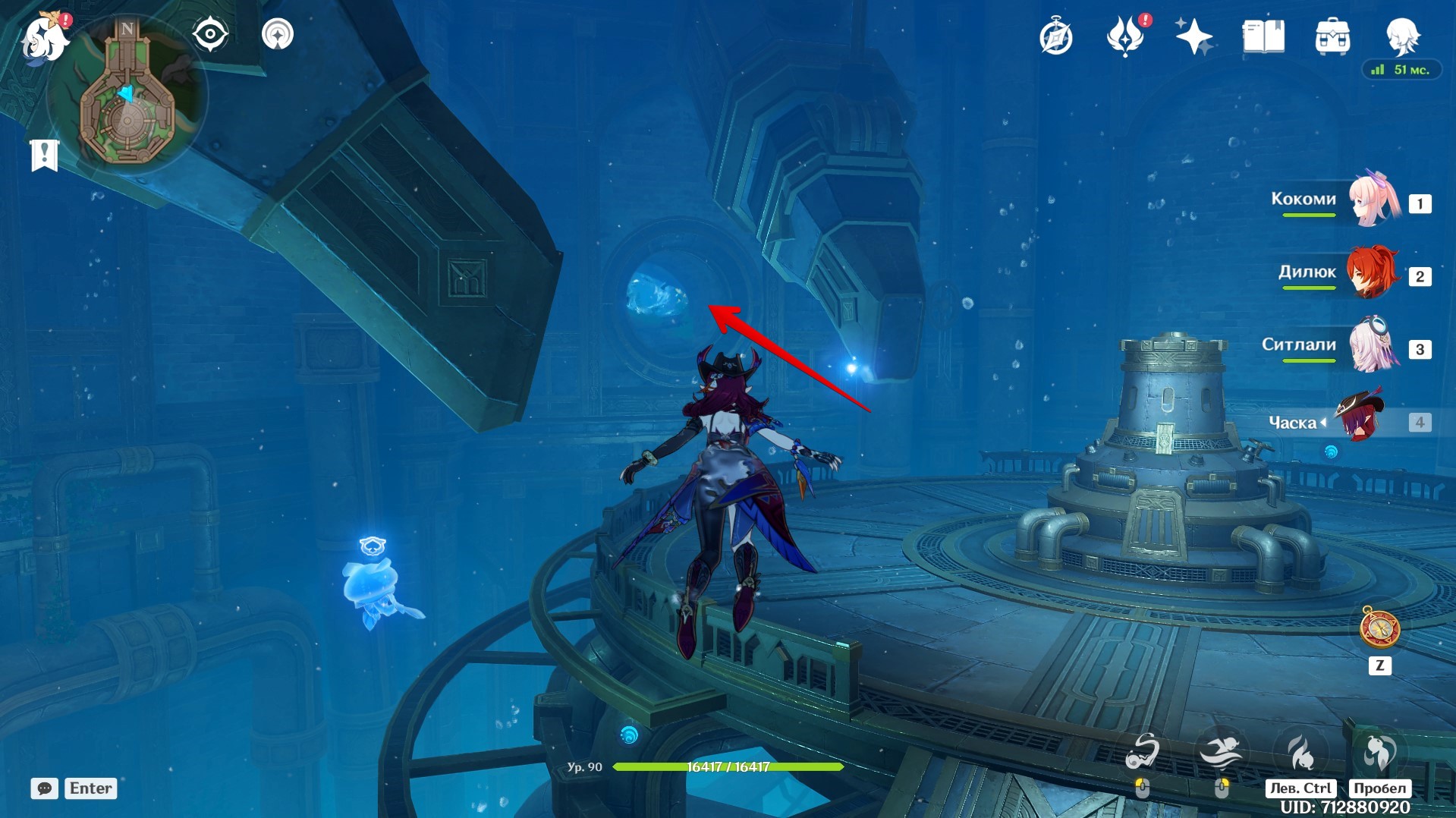This screenshot has width=1456, height=818.
Task: Open the events icon with red alert
Action: [x=1125, y=36]
